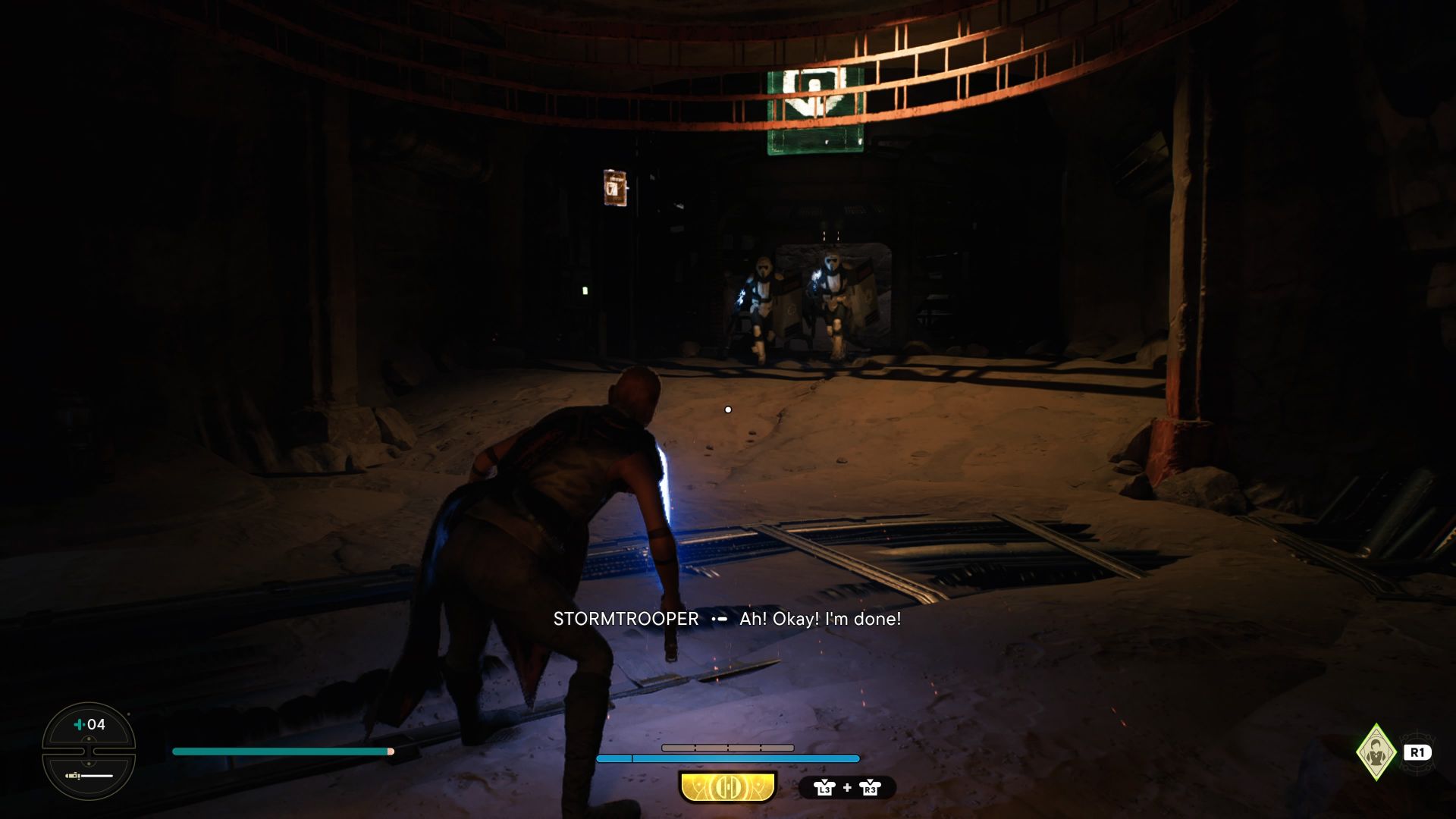Viewport: 1456px width, 819px height.
Task: Click the small dot above the stim gauge
Action: point(129,714)
